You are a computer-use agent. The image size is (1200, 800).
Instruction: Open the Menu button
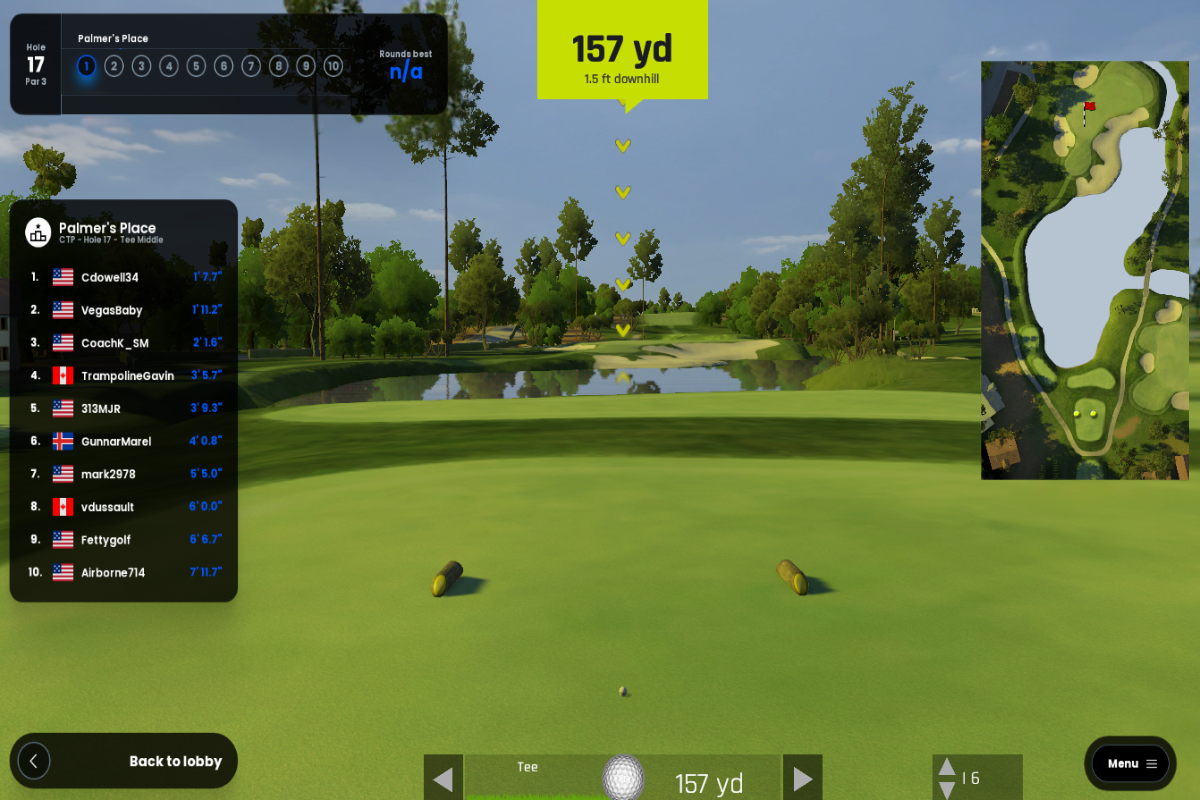tap(1130, 764)
